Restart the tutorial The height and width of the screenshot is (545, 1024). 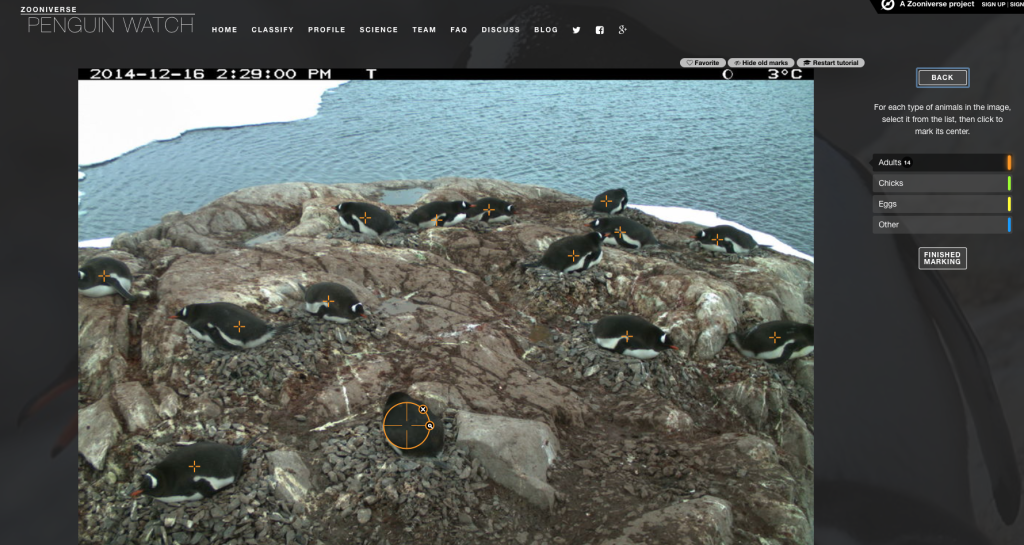coord(830,63)
